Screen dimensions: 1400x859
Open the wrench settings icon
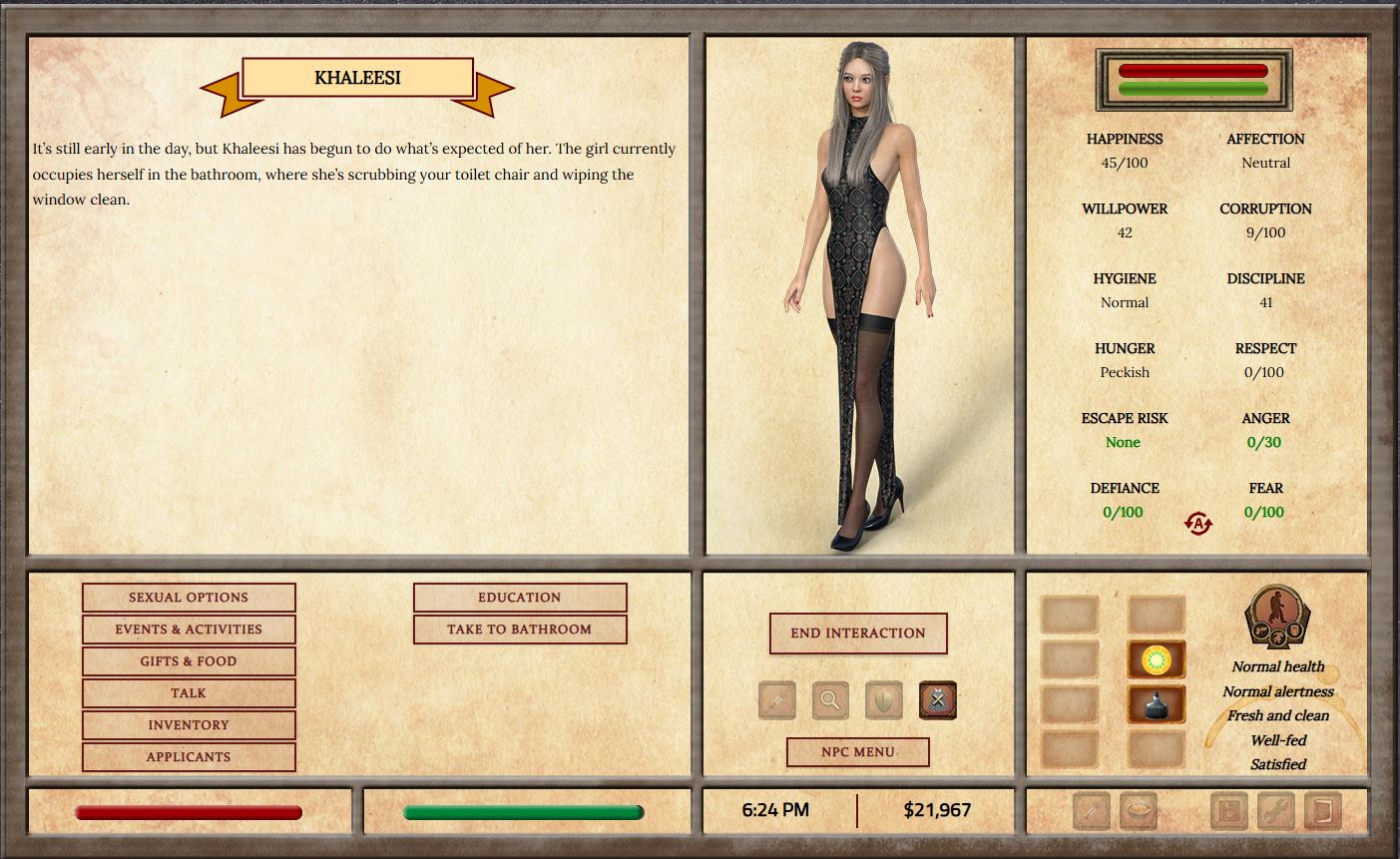click(1275, 811)
